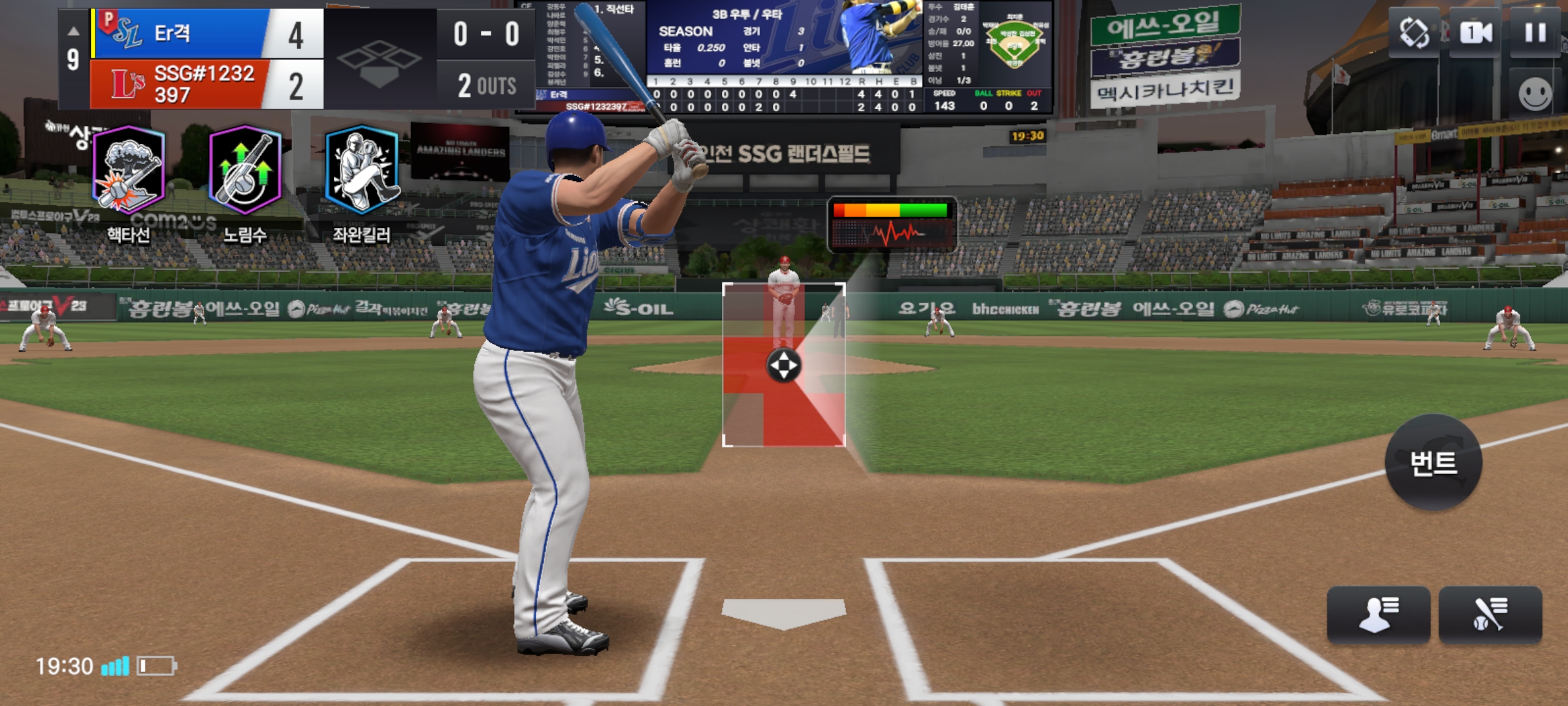Open the batter substitution button
This screenshot has width=1568, height=706.
point(1490,614)
